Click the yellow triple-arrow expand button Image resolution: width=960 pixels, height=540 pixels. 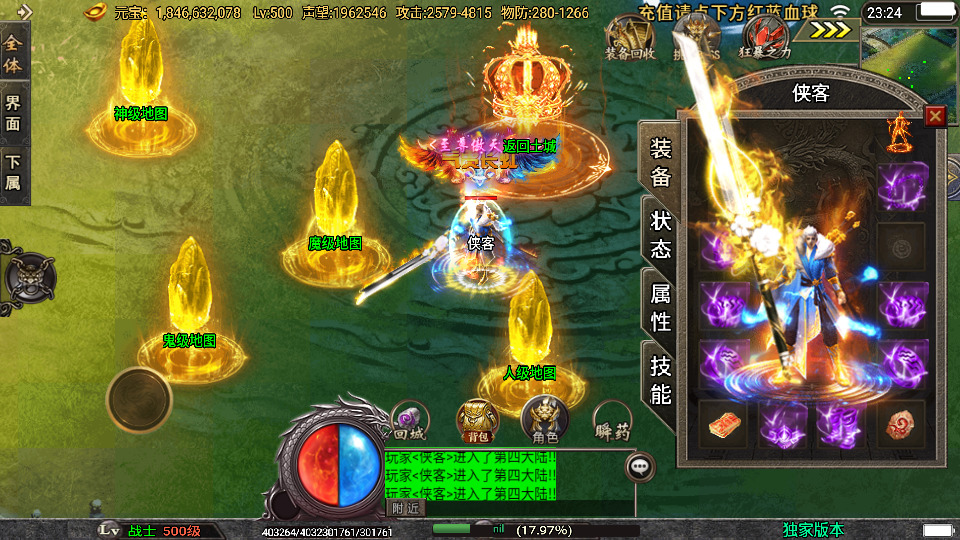pos(830,29)
